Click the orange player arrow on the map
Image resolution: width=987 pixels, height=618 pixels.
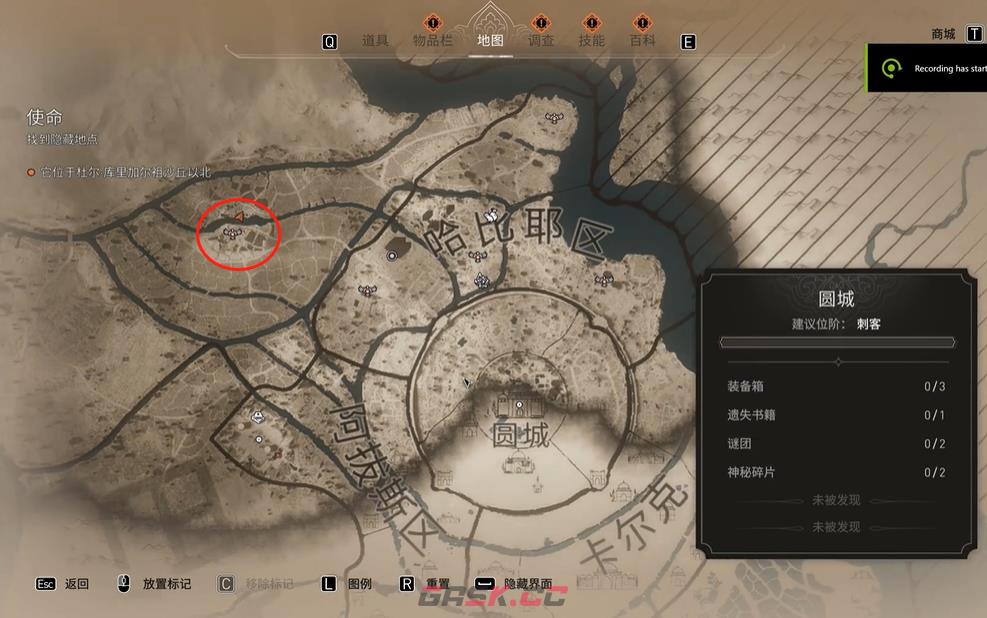click(238, 216)
